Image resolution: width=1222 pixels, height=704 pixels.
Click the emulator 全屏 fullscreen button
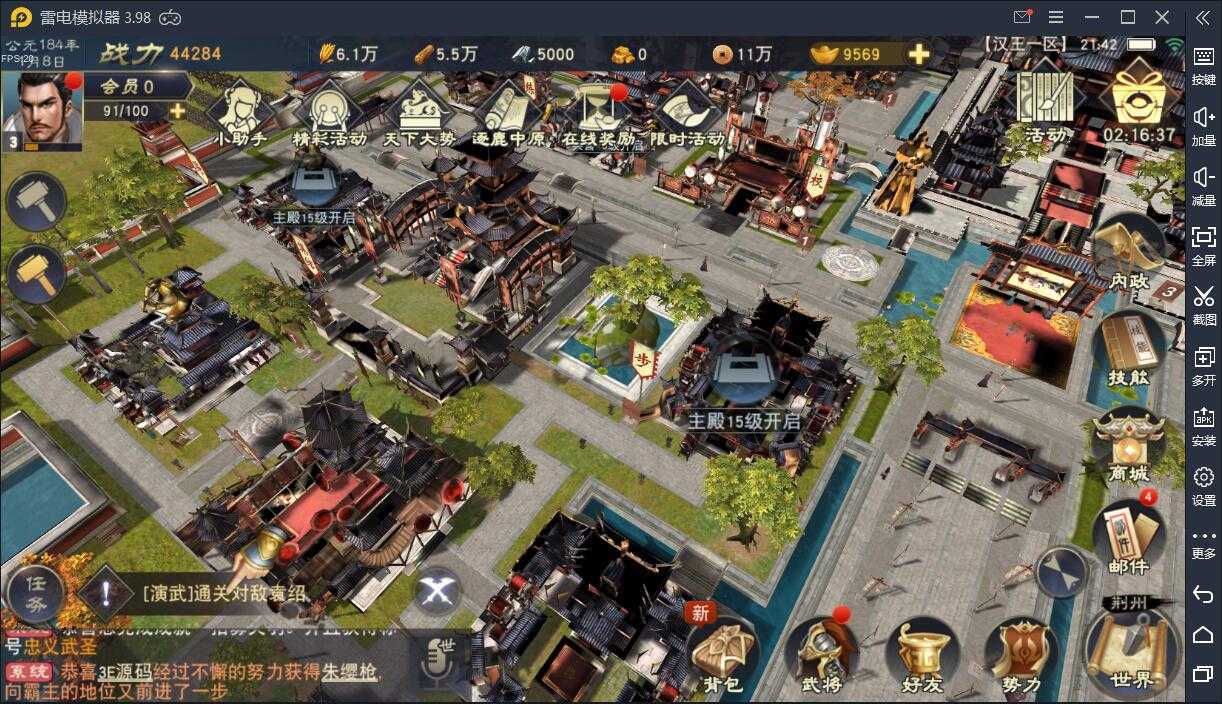tap(1204, 243)
